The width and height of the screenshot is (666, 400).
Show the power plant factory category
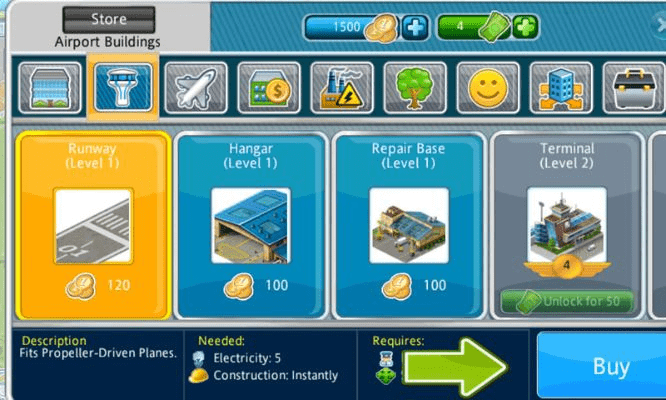click(339, 88)
